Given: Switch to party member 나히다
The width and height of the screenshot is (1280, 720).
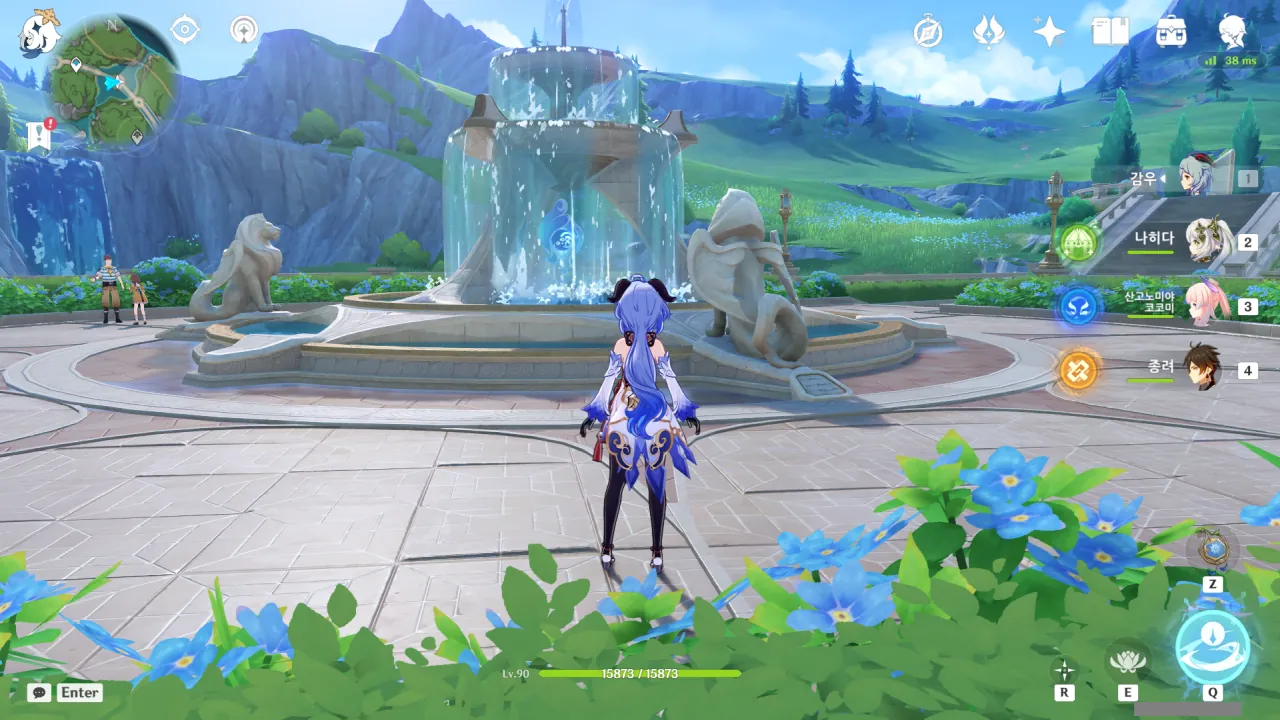Looking at the screenshot, I should [1205, 241].
